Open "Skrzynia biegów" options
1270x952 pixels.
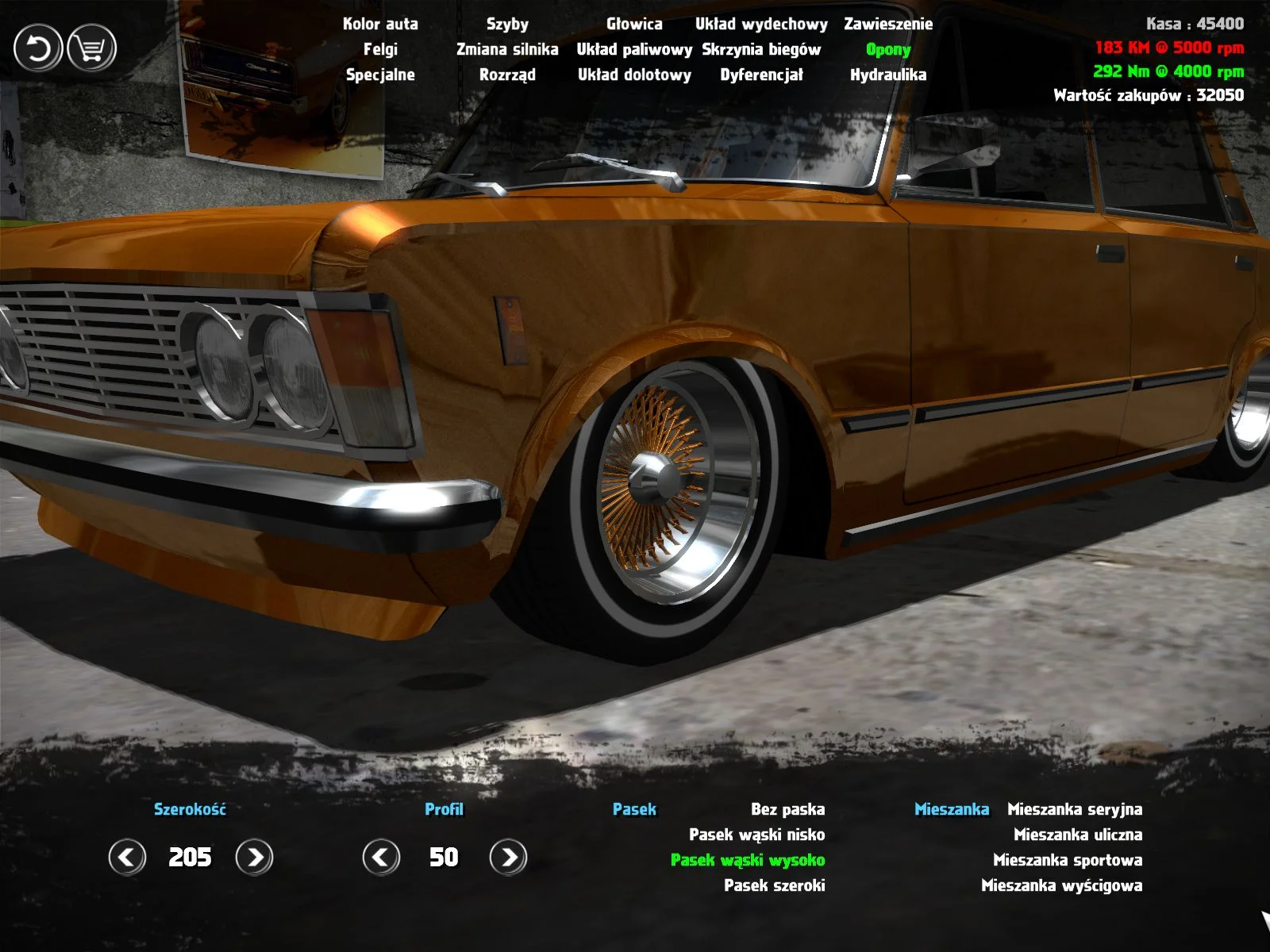760,50
